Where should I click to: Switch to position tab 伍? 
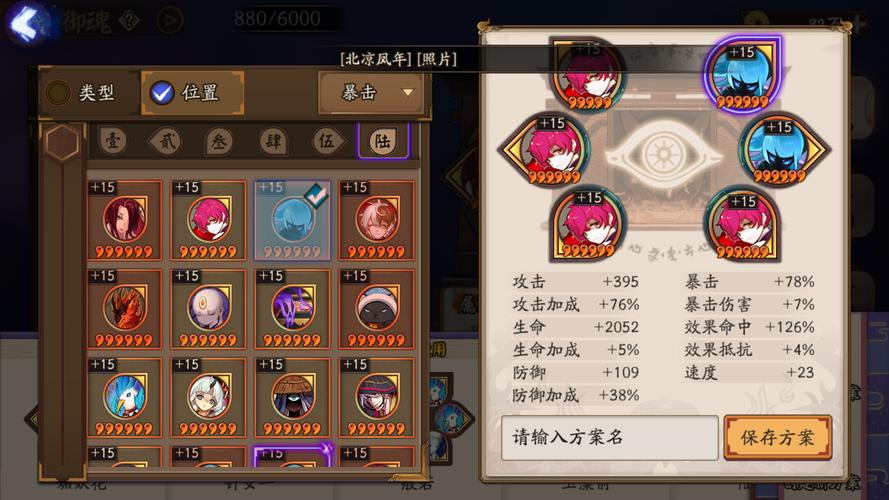pos(328,142)
